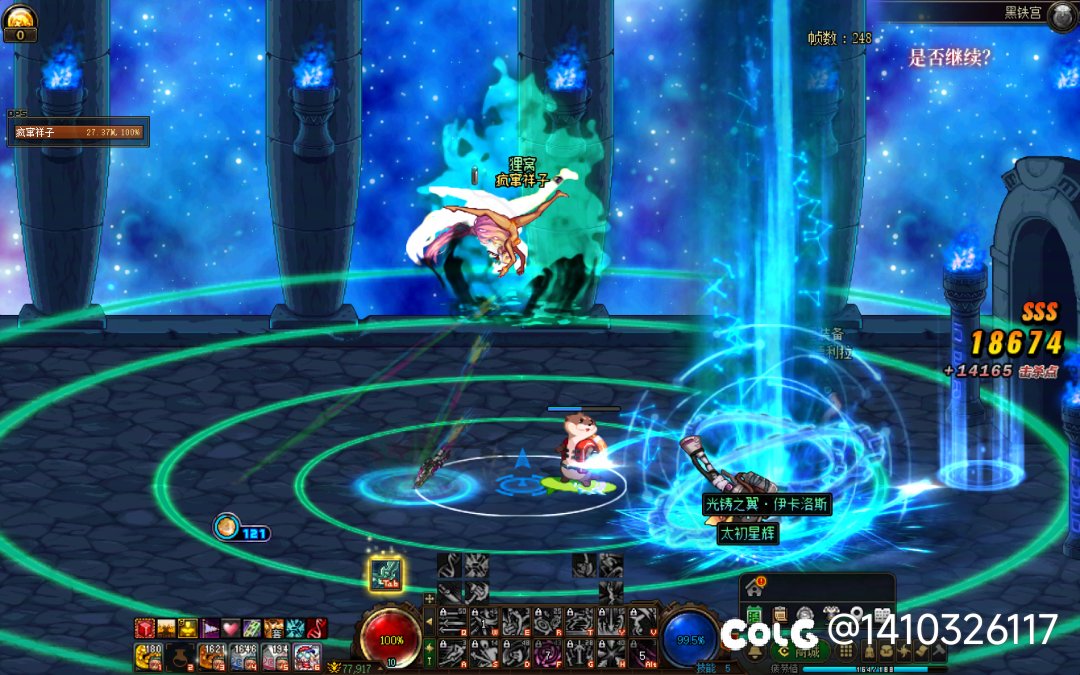
Task: Use the consumable in quick slot 1
Action: pyautogui.click(x=150, y=657)
